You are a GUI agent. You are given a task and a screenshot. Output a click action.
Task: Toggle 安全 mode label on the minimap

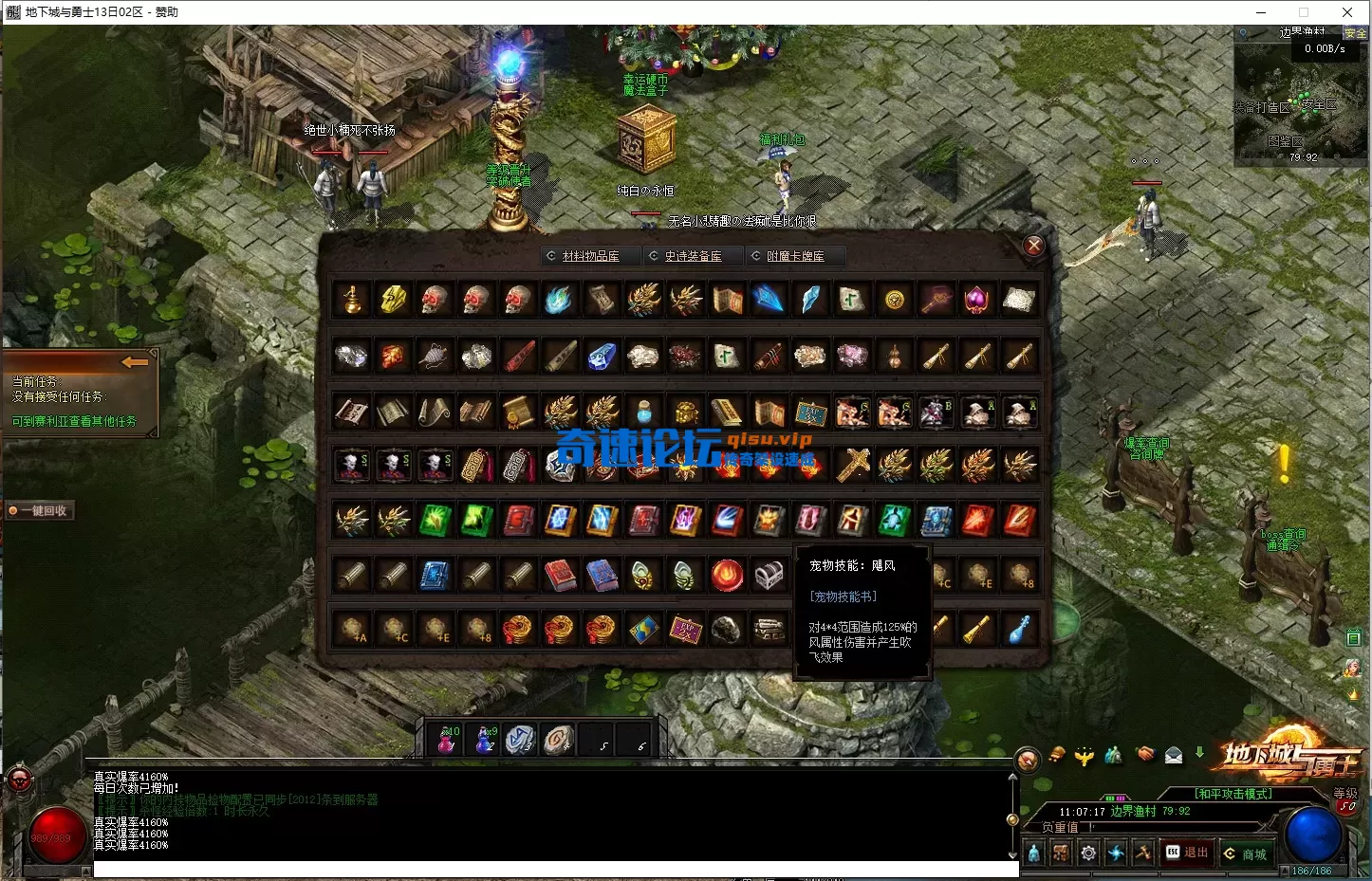1356,31
